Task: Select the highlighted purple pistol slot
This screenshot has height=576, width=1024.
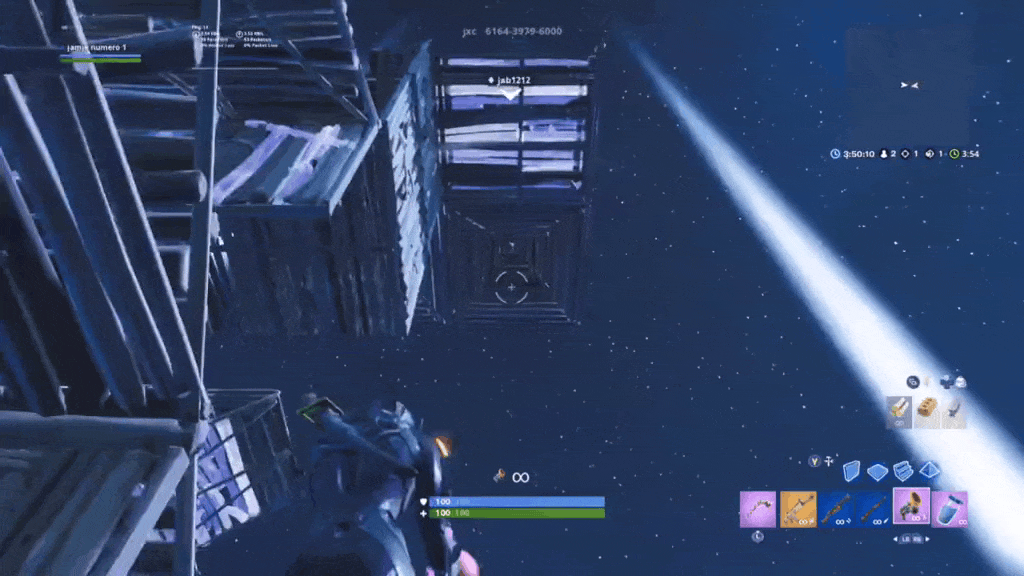Action: tap(911, 506)
